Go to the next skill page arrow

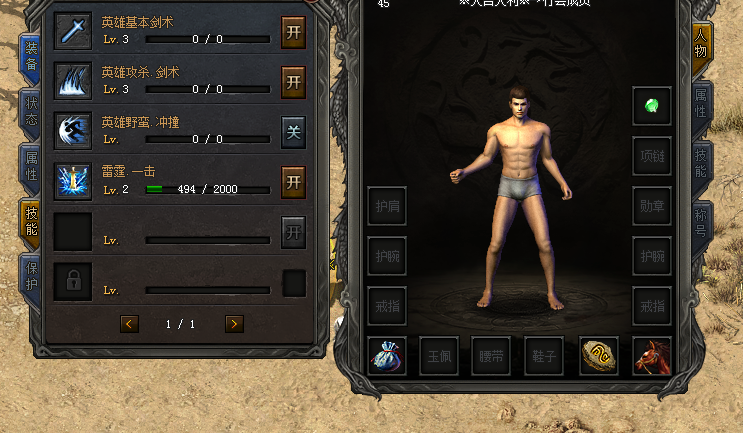pyautogui.click(x=235, y=323)
